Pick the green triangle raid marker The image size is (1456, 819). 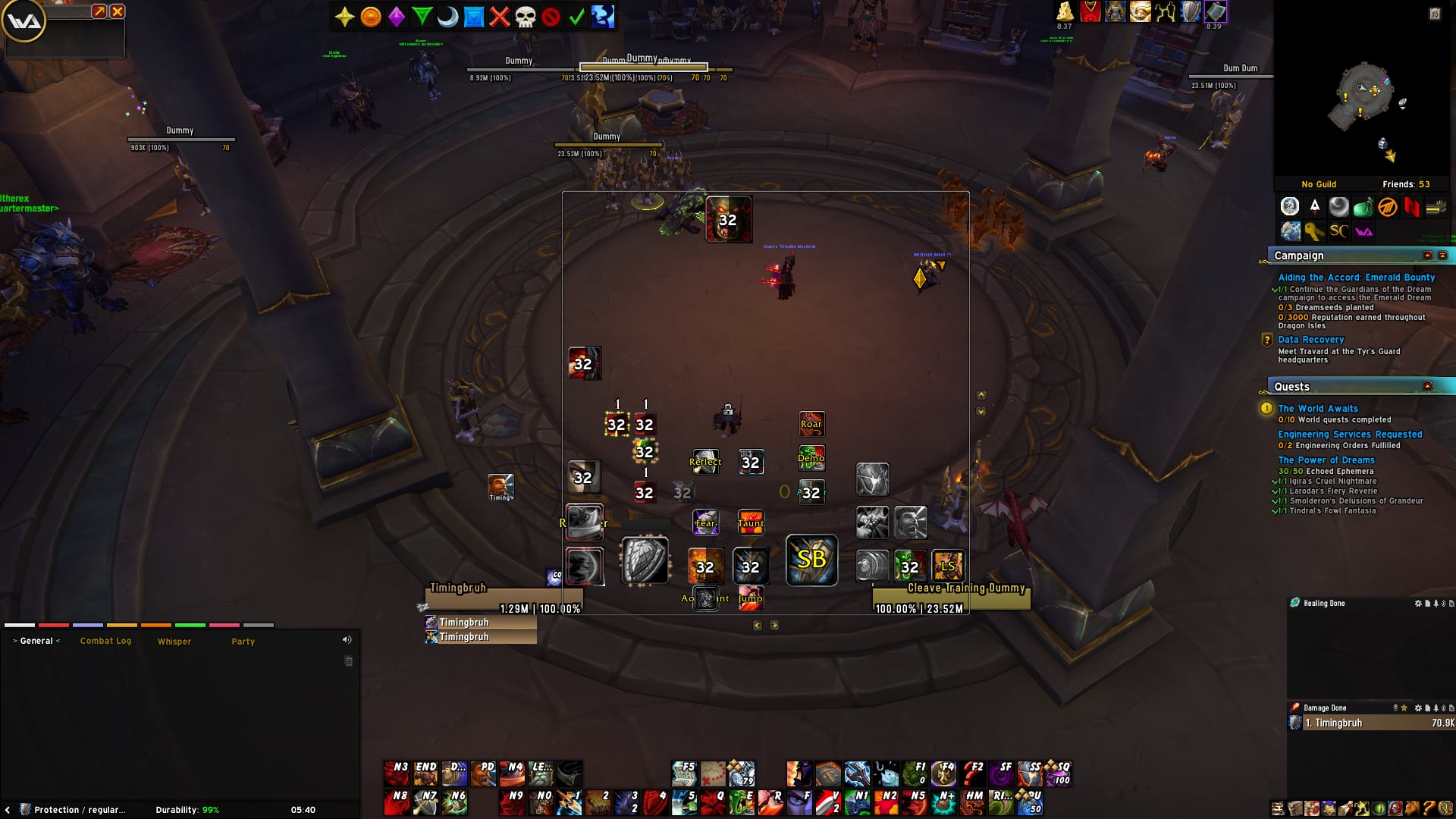coord(422,17)
